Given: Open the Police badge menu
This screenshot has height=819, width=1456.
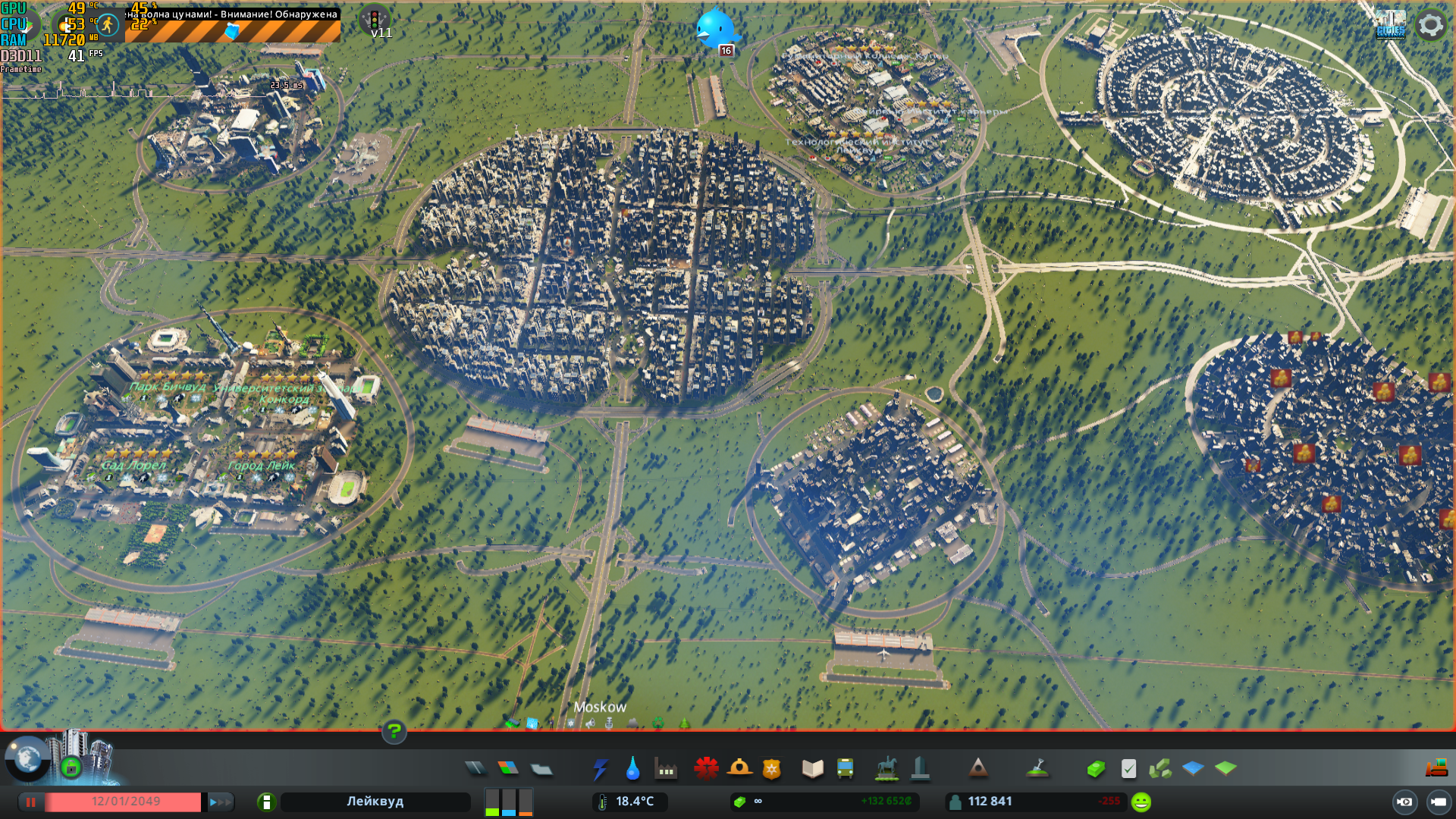Looking at the screenshot, I should coord(772,769).
